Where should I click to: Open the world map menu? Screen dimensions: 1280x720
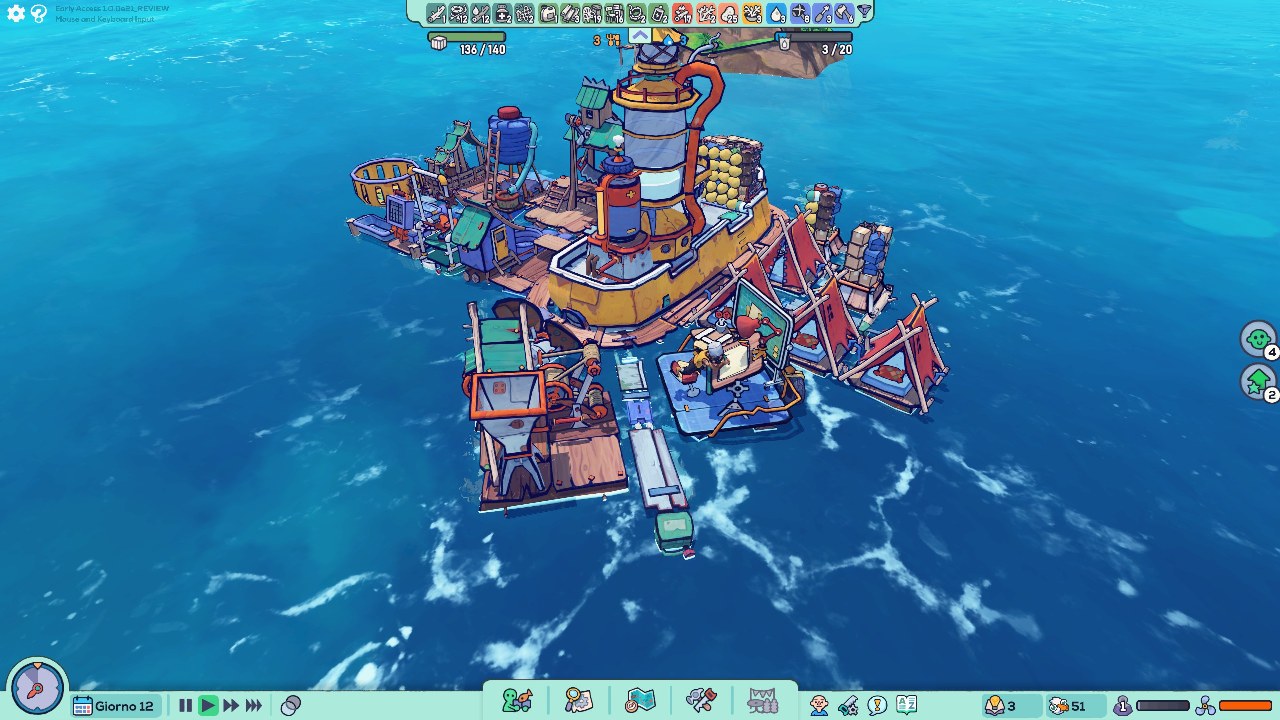click(640, 700)
